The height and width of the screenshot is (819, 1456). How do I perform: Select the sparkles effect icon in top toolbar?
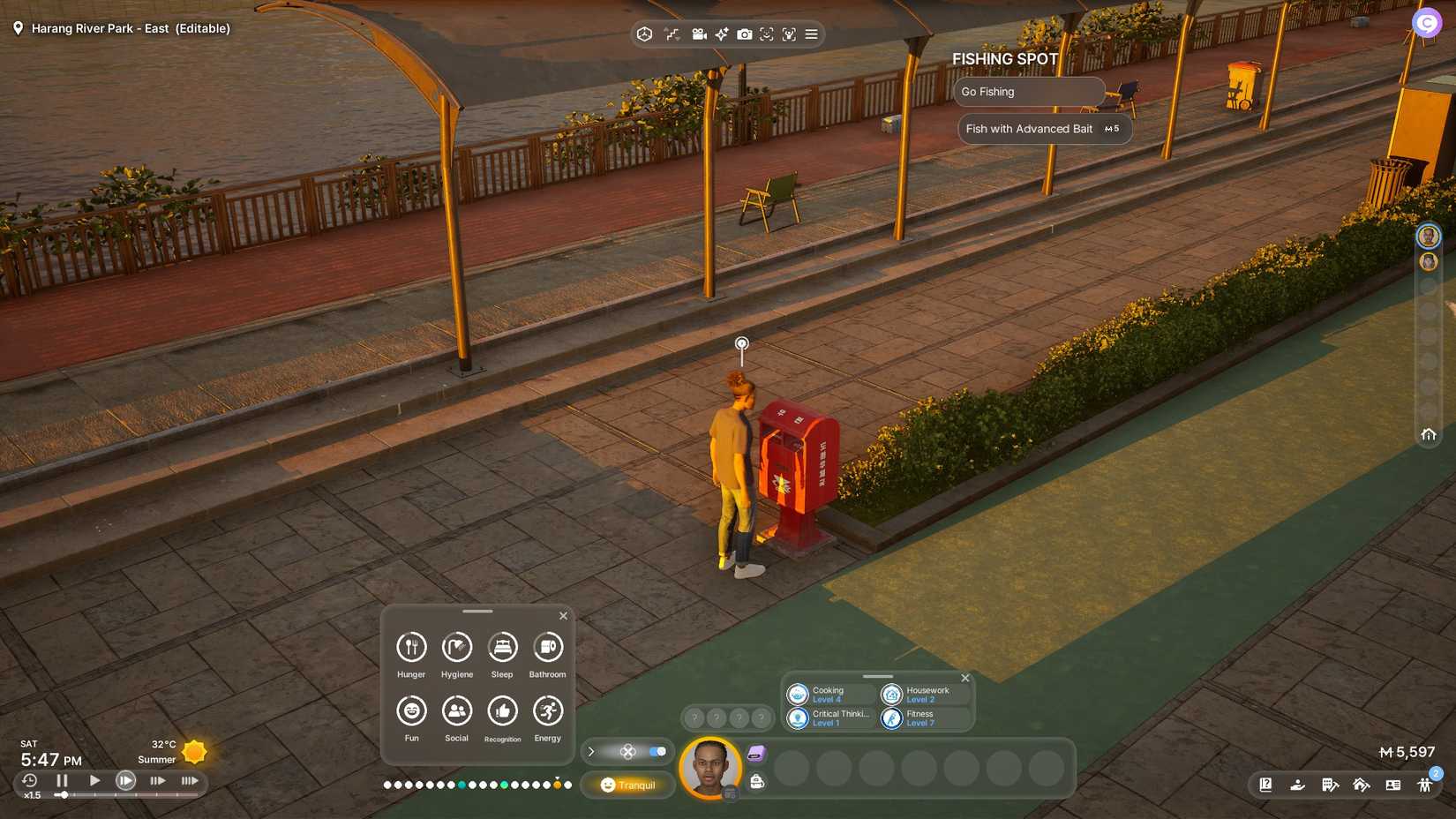pos(721,34)
